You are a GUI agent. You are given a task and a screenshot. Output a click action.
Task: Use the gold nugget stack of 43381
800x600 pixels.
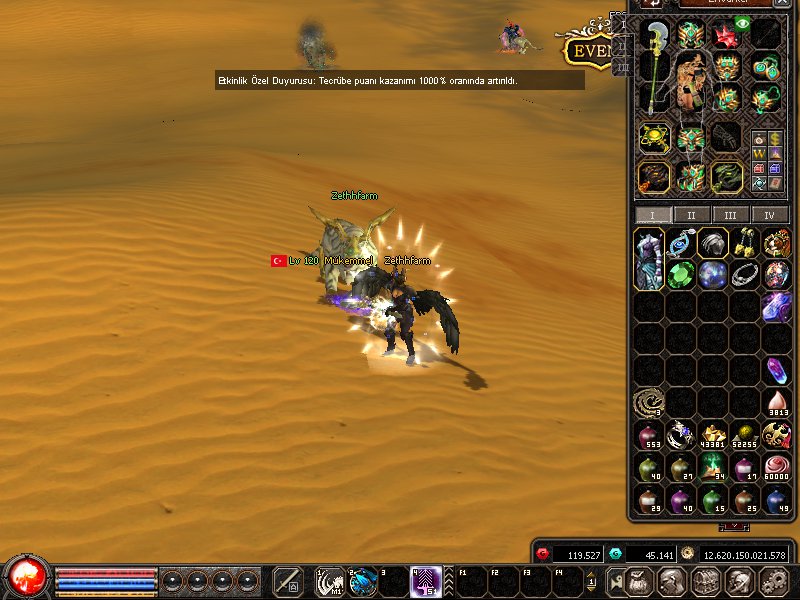click(x=713, y=435)
